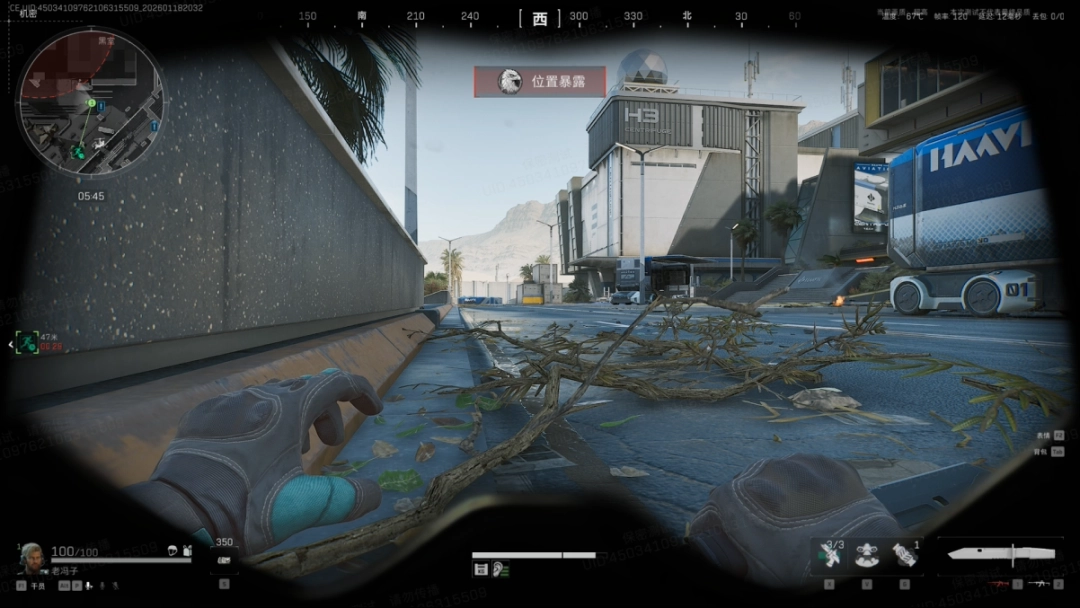This screenshot has width=1080, height=608.
Task: Select the grenade slot with count 1
Action: pyautogui.click(x=905, y=555)
